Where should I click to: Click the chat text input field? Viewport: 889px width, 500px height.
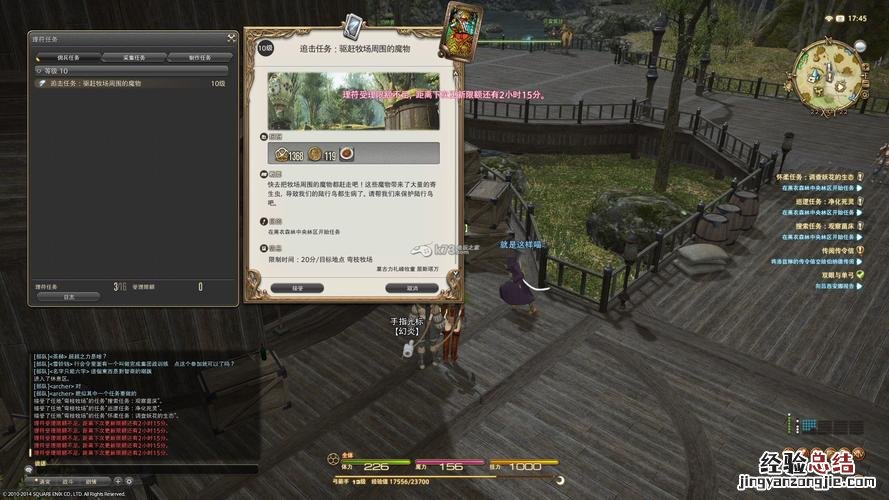pyautogui.click(x=140, y=468)
